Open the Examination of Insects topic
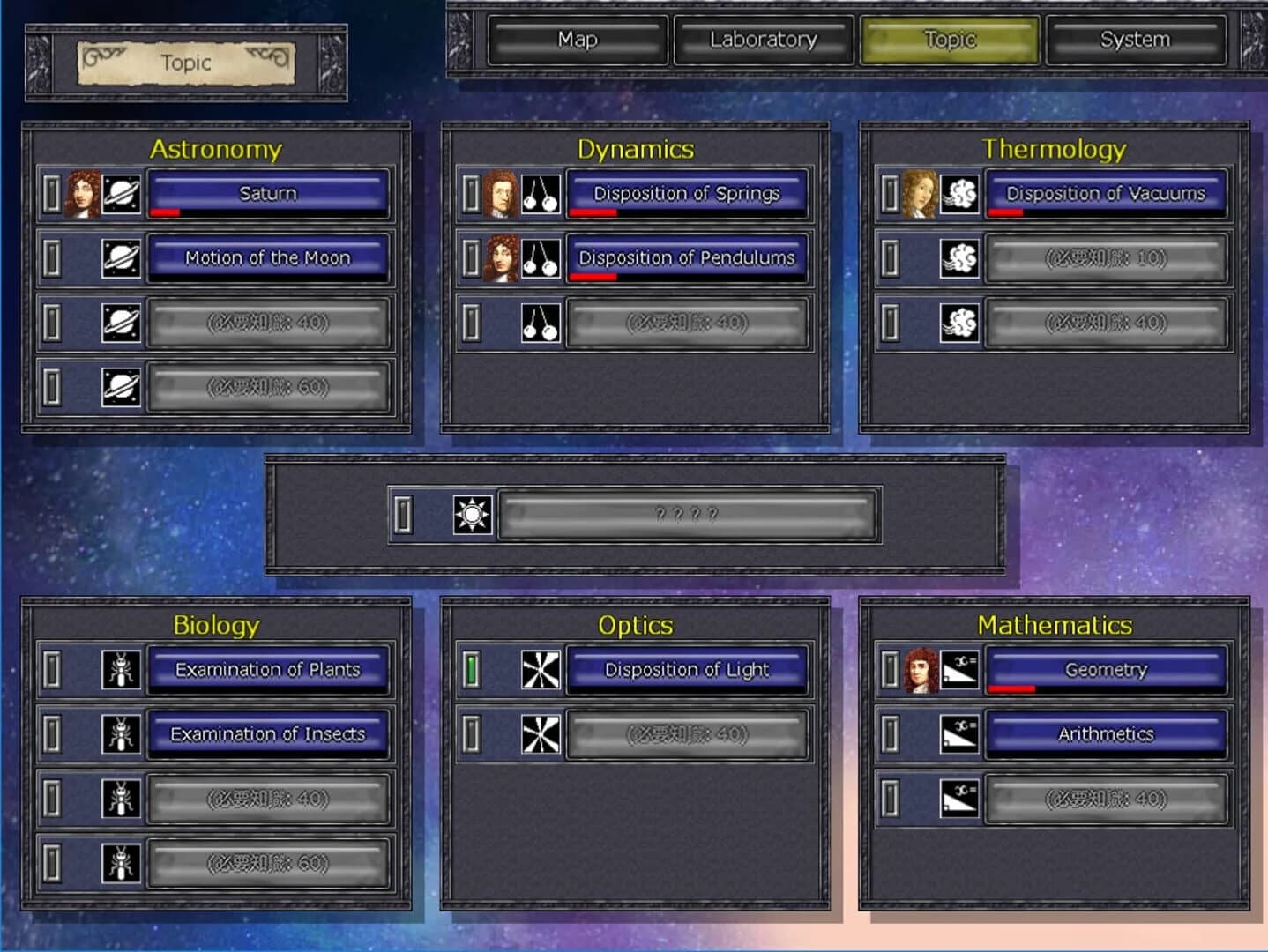 pos(267,733)
